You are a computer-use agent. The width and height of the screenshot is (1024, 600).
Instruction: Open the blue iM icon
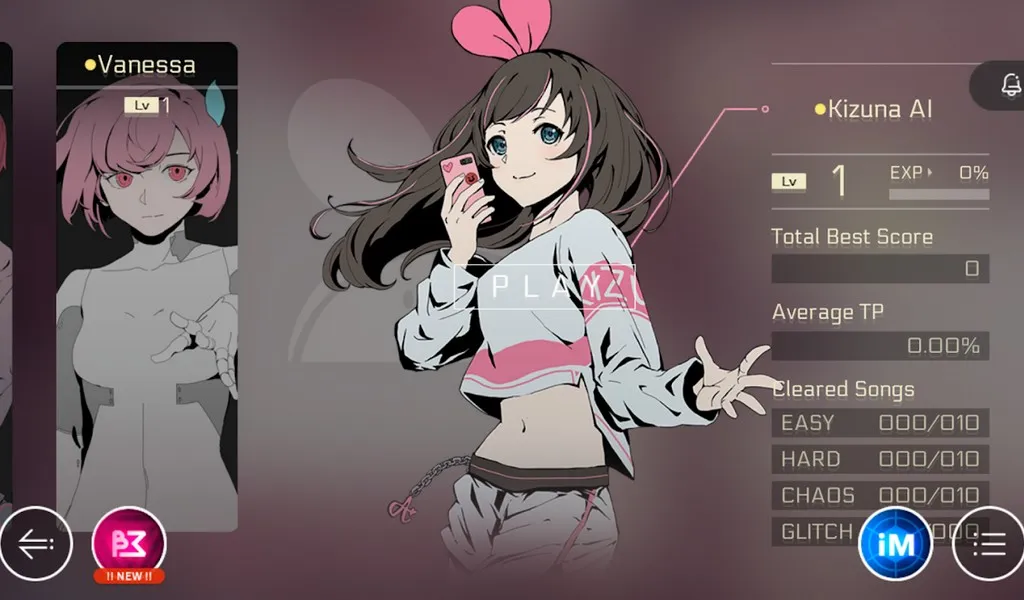tap(895, 543)
